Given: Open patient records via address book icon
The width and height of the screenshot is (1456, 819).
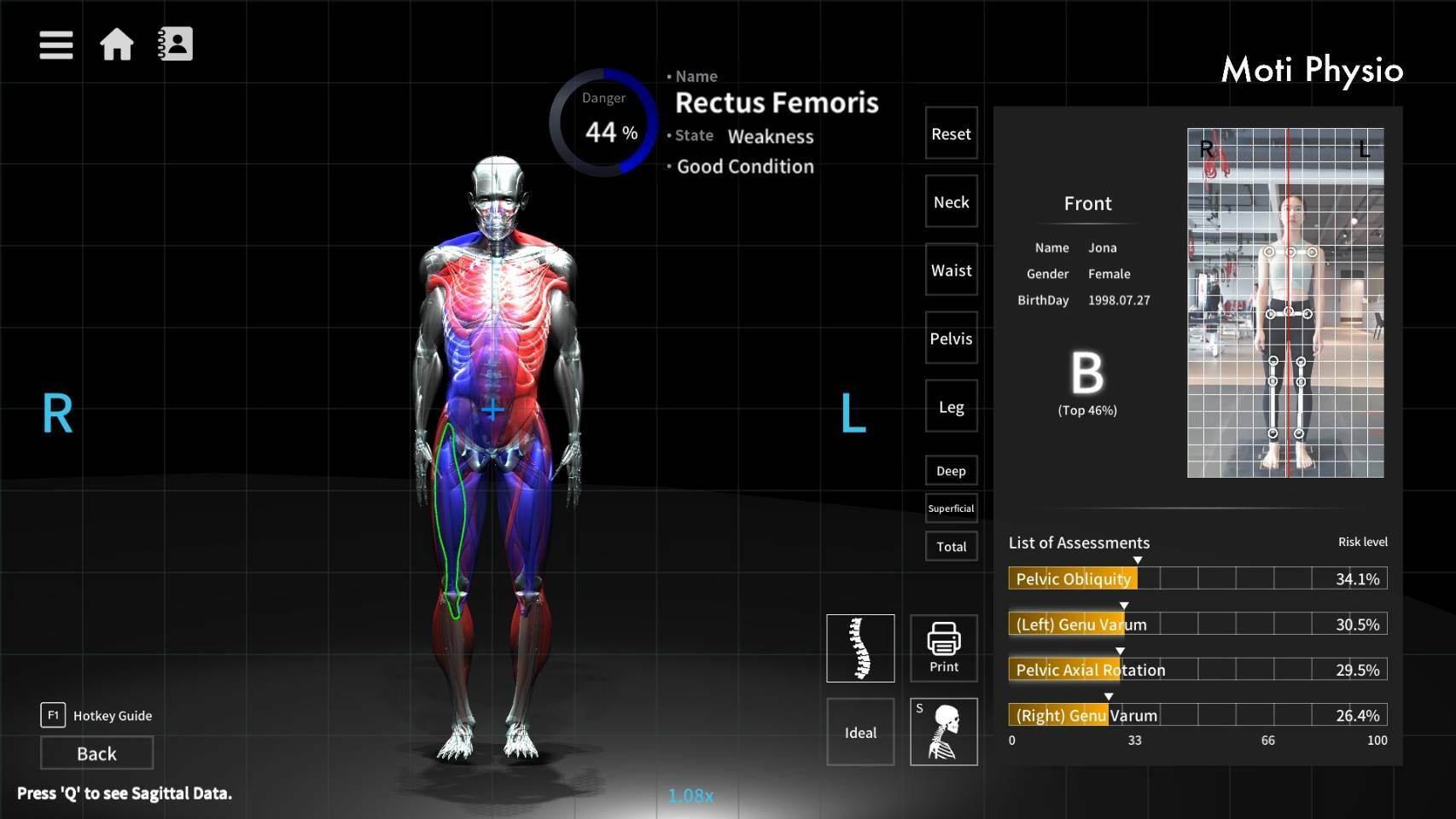Looking at the screenshot, I should pyautogui.click(x=175, y=44).
